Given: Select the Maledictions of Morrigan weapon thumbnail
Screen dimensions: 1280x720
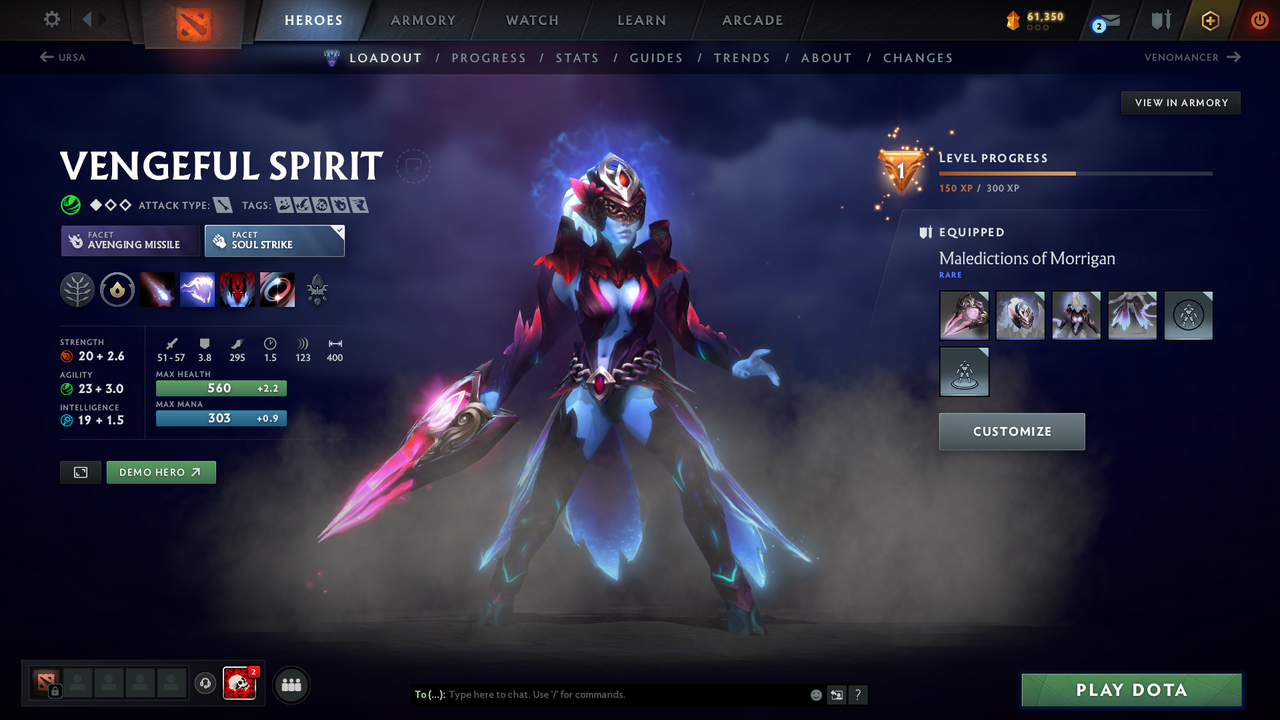Looking at the screenshot, I should tap(964, 315).
